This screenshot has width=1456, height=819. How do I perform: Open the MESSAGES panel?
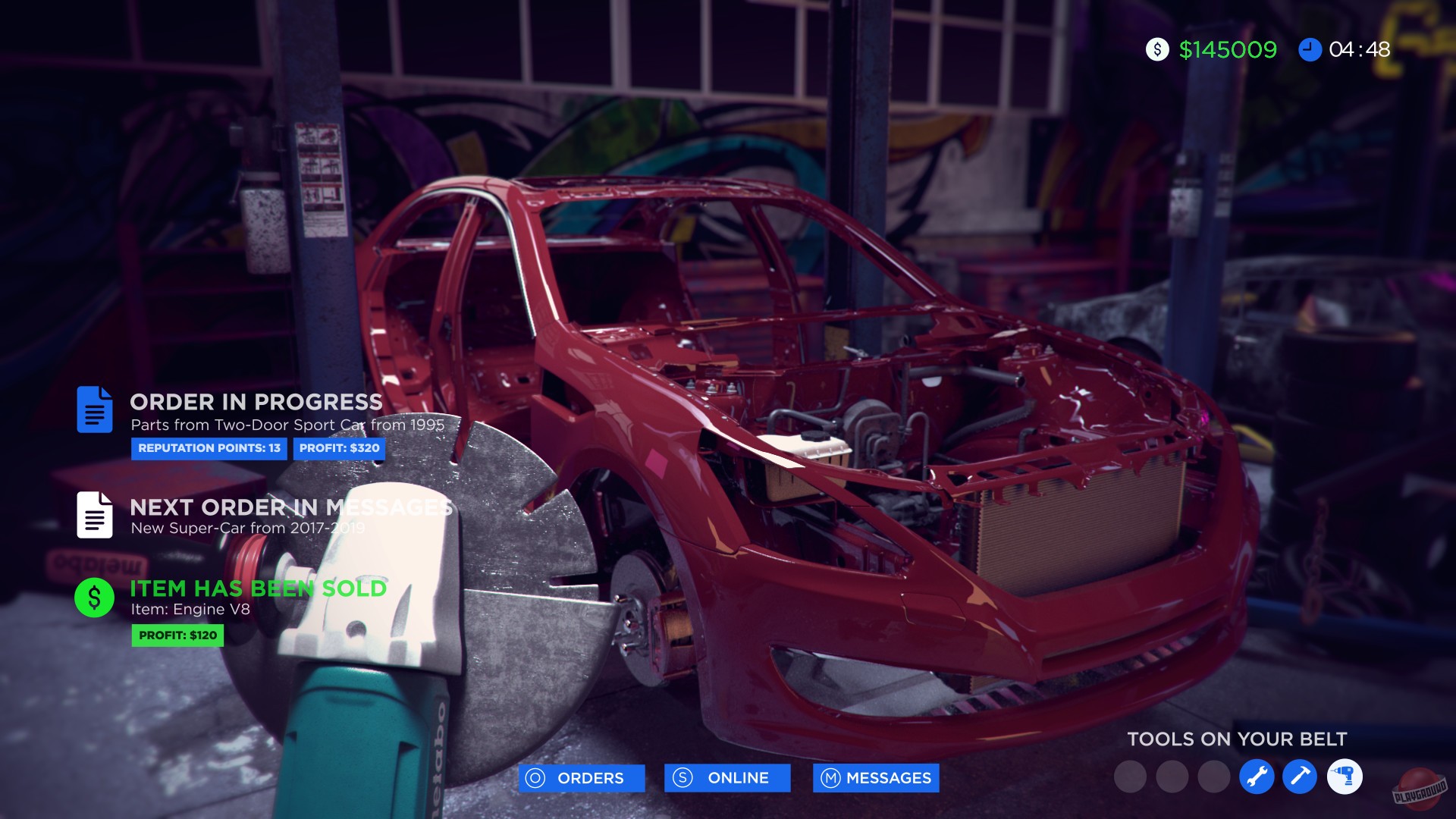click(876, 777)
